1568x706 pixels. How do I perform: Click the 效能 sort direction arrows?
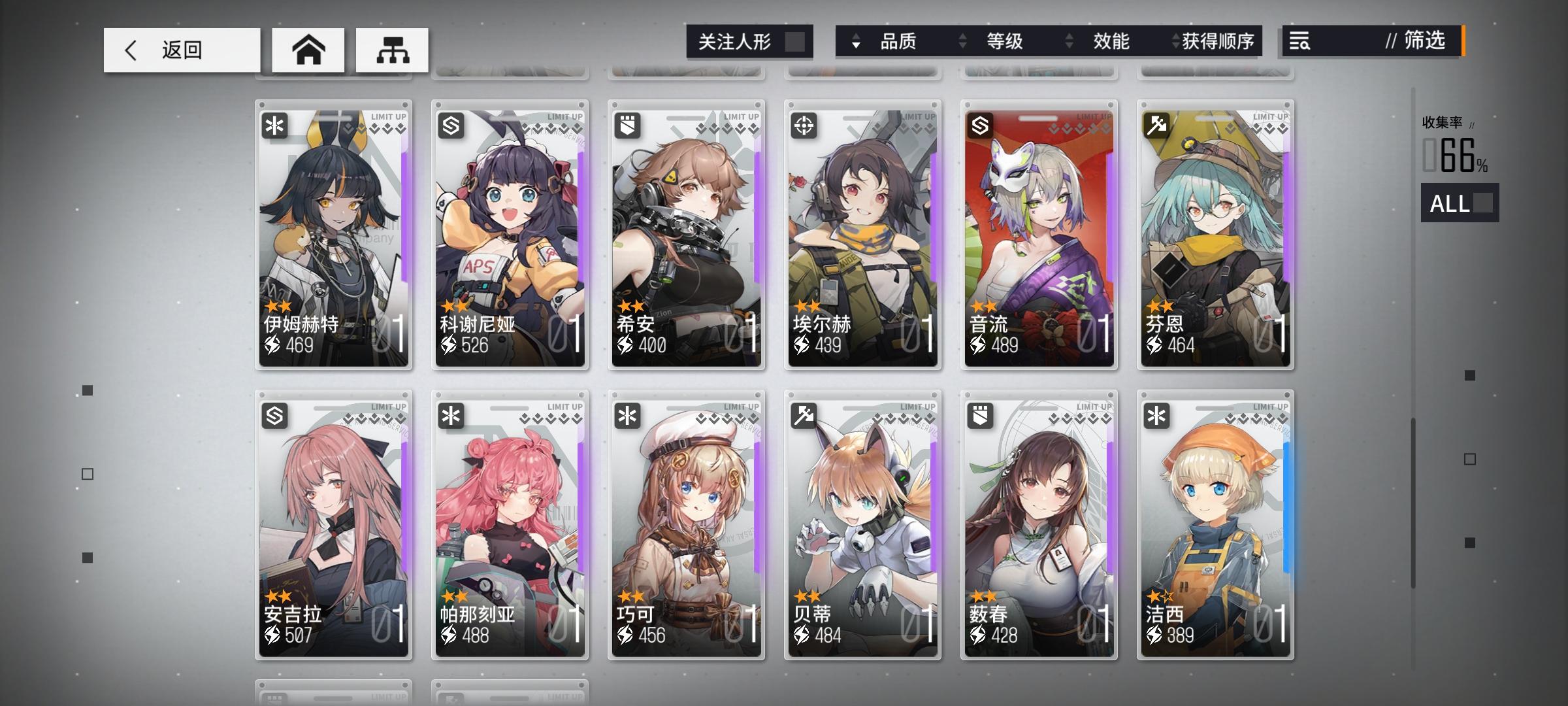(x=1069, y=41)
